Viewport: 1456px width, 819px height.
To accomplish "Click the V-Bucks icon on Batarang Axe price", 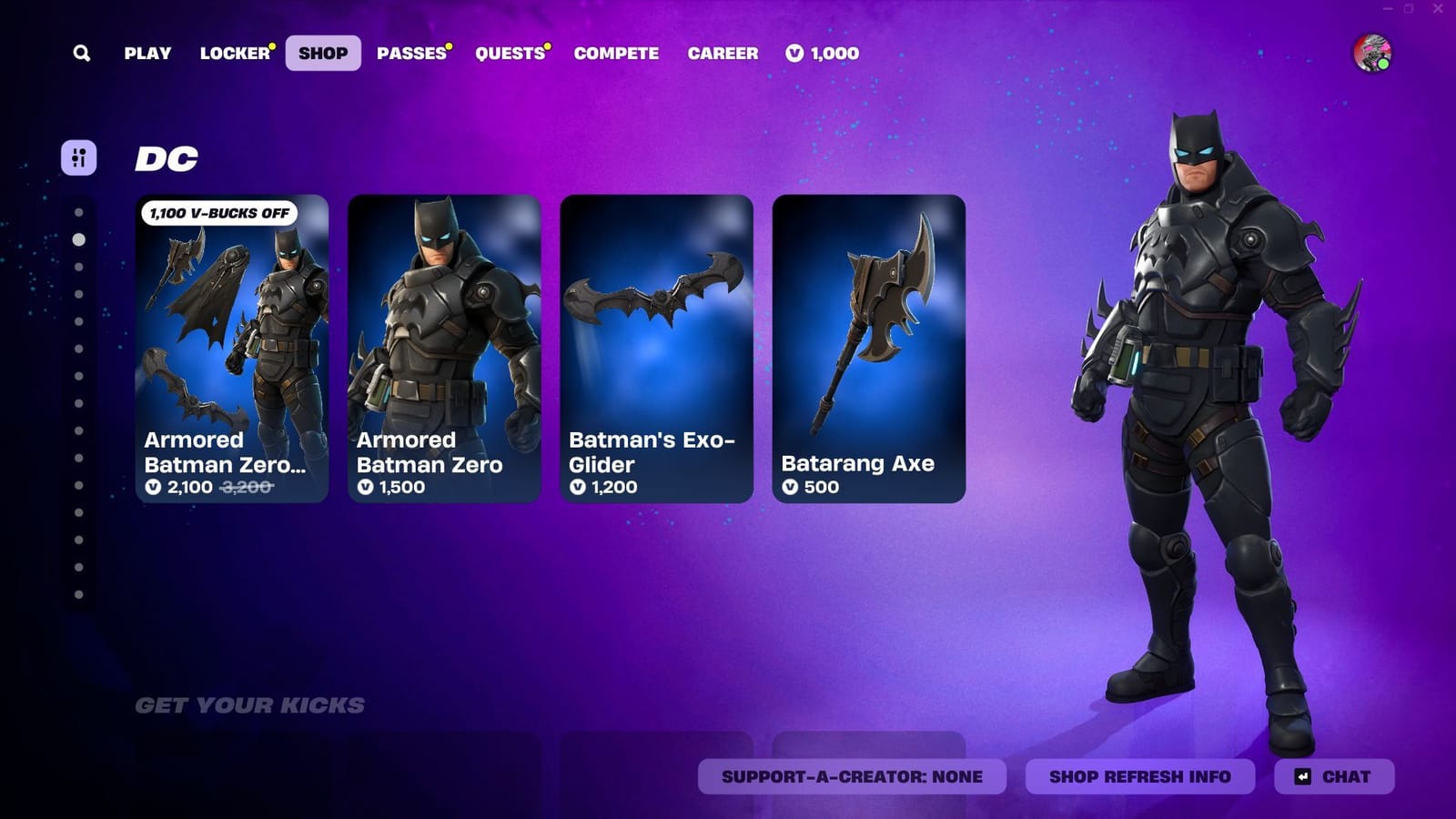I will [791, 488].
